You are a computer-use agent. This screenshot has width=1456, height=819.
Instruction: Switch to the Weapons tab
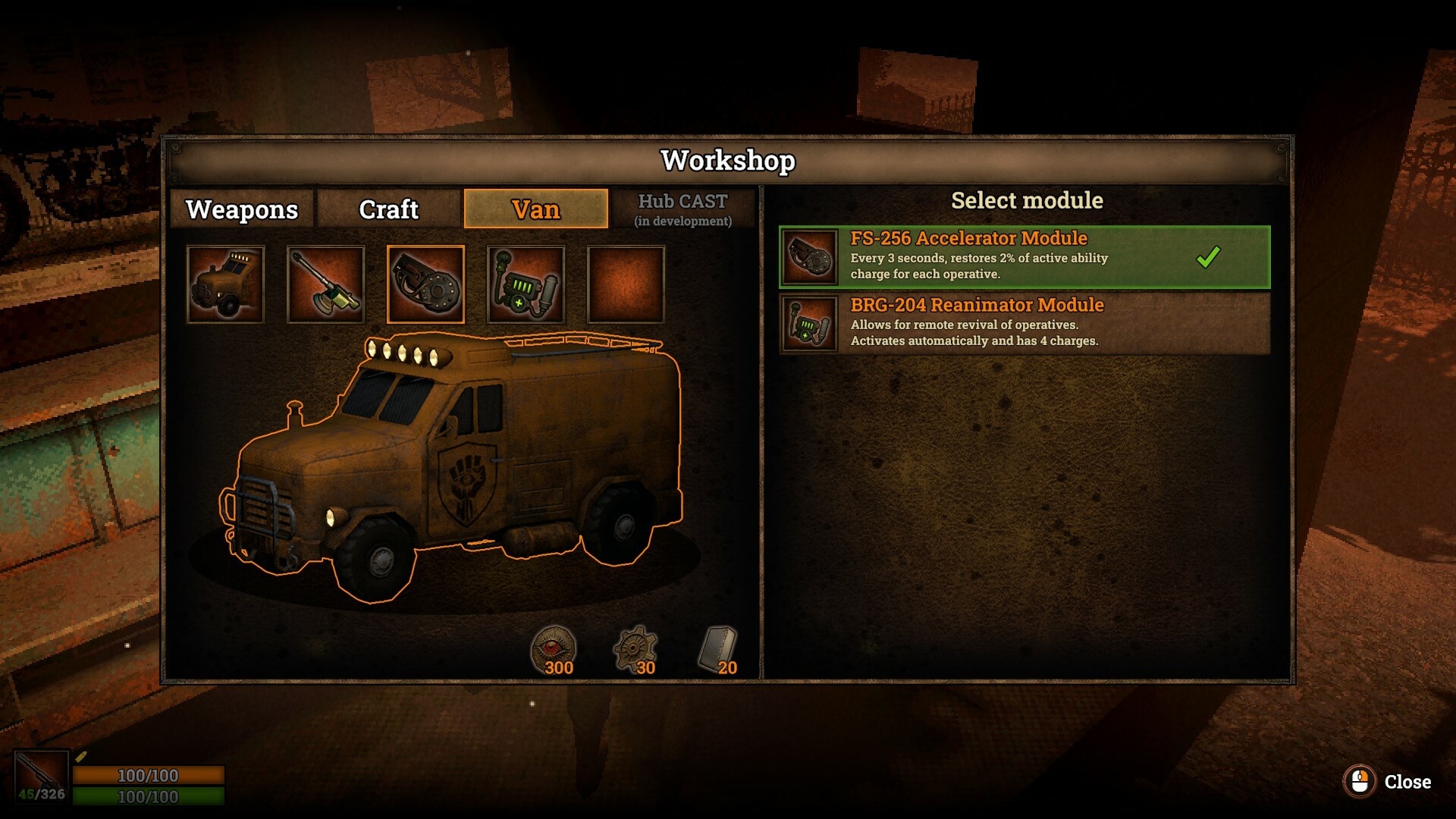tap(241, 209)
